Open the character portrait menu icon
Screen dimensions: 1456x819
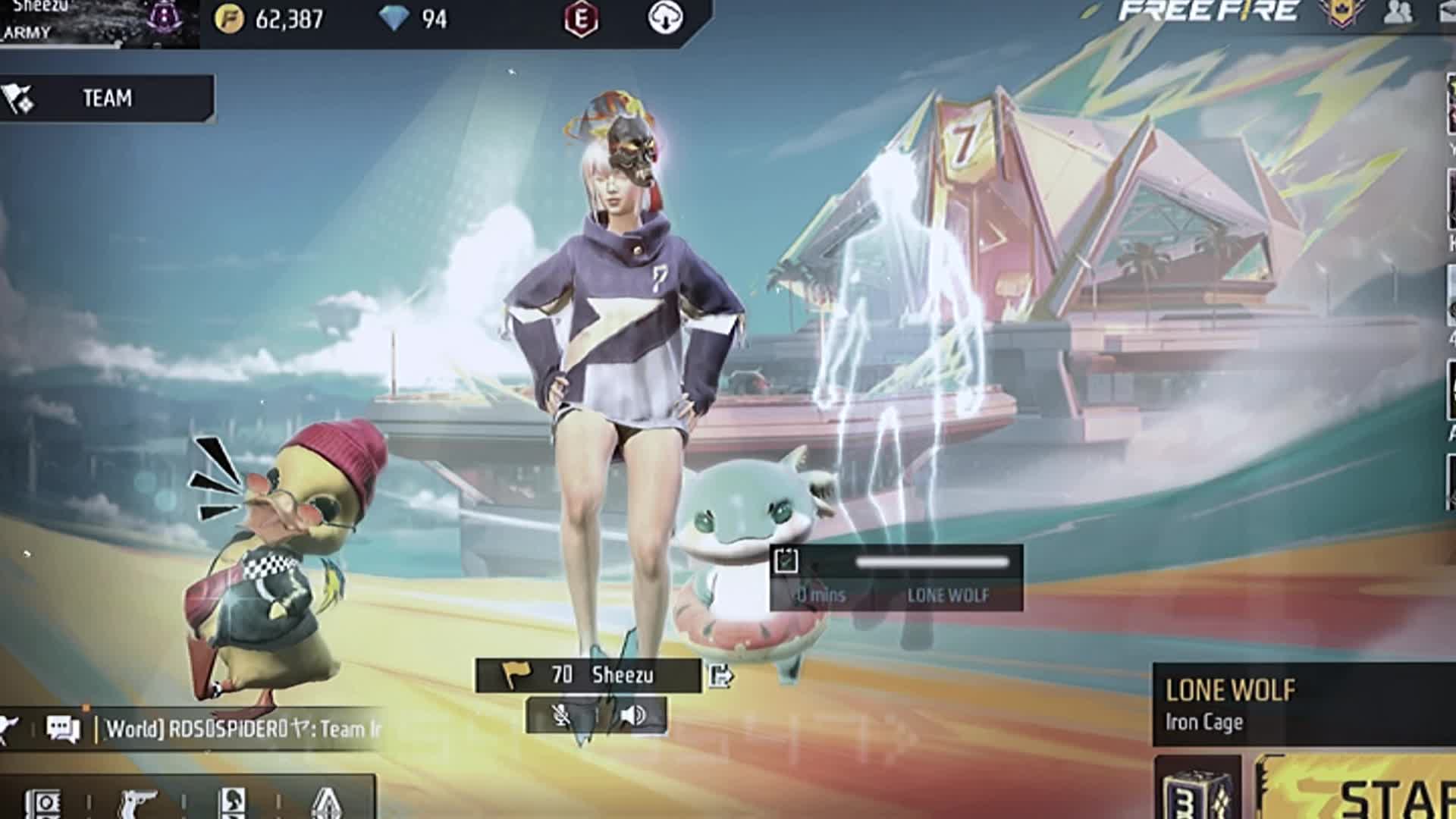pyautogui.click(x=232, y=802)
